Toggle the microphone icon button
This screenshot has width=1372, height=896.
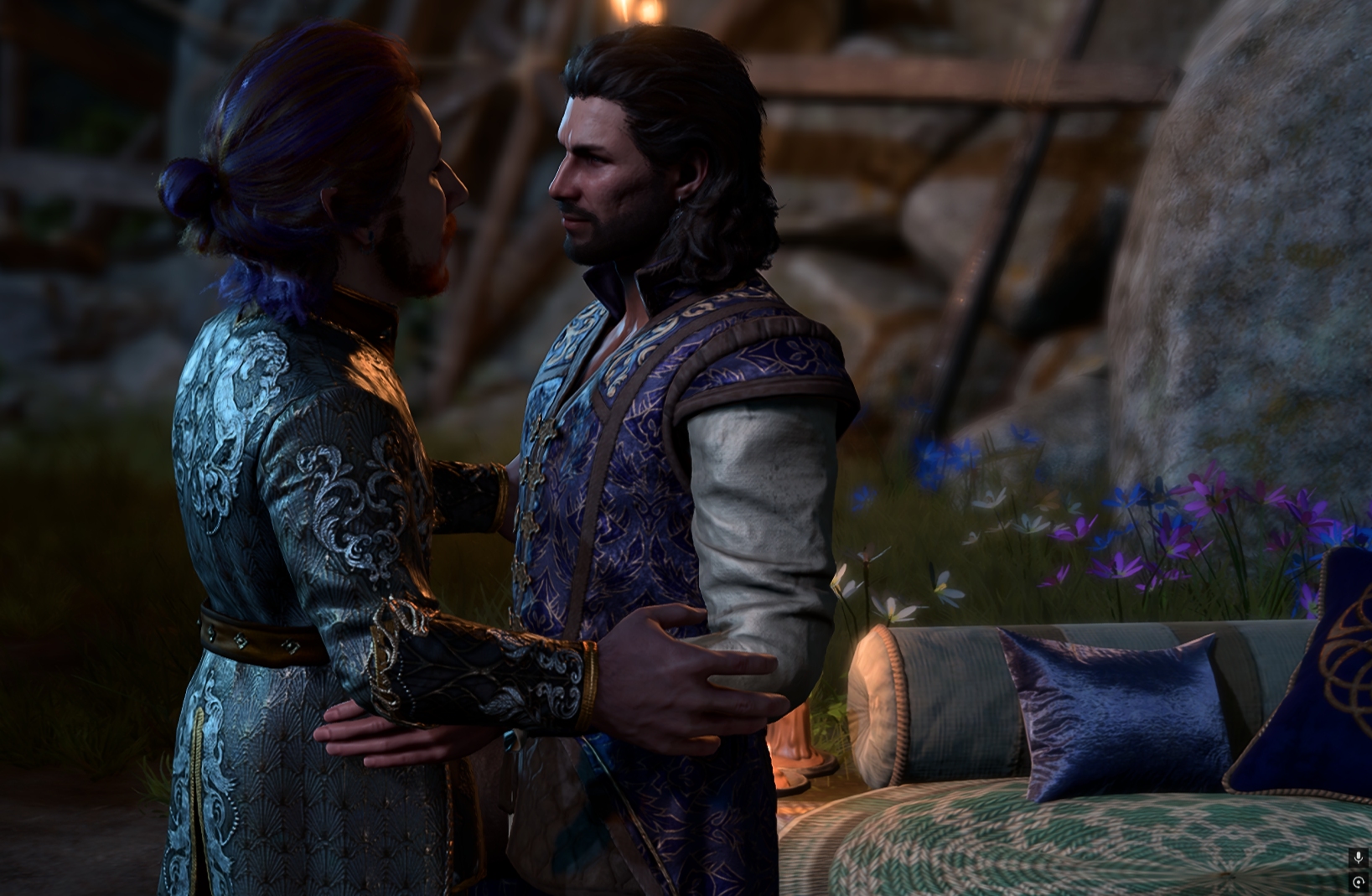click(1358, 857)
